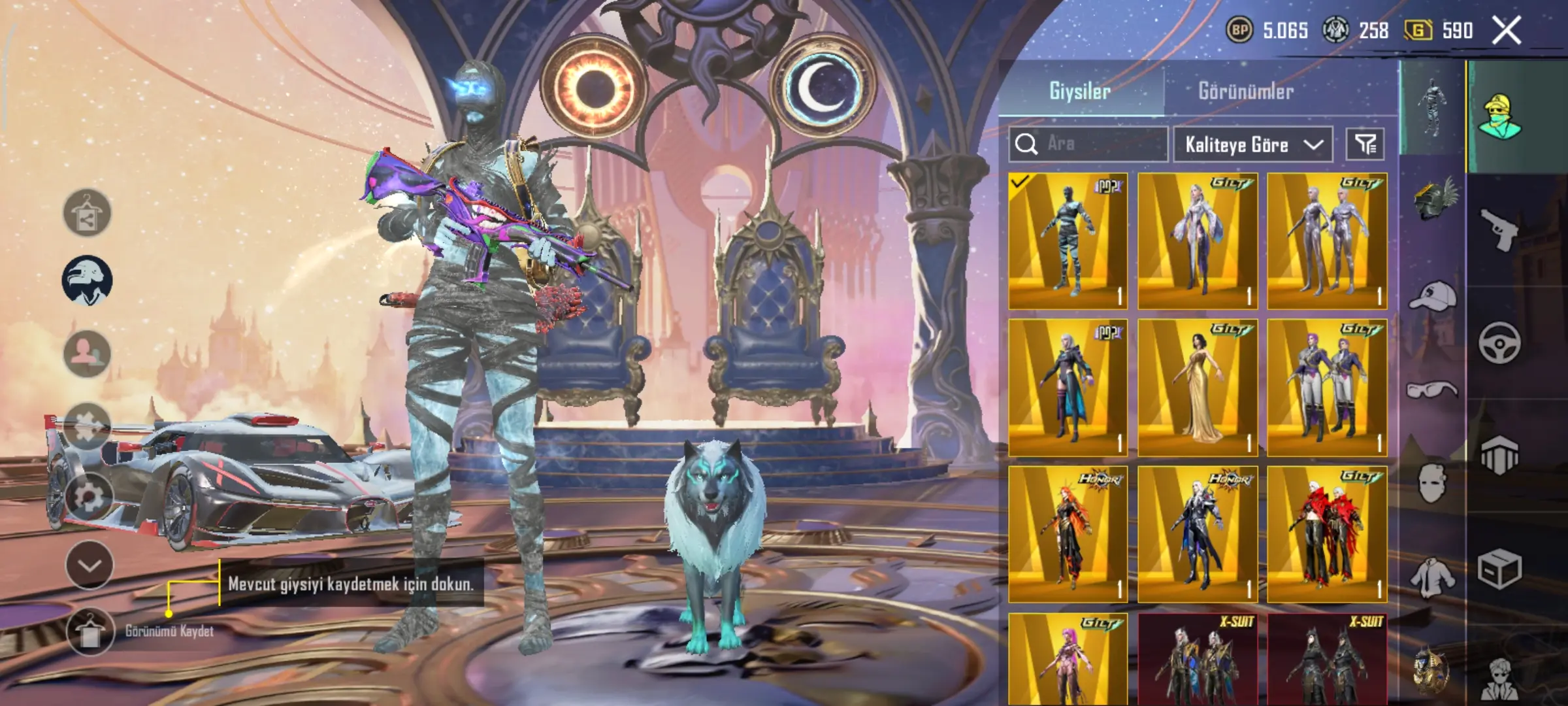
Task: Open the filter options button
Action: (1365, 144)
